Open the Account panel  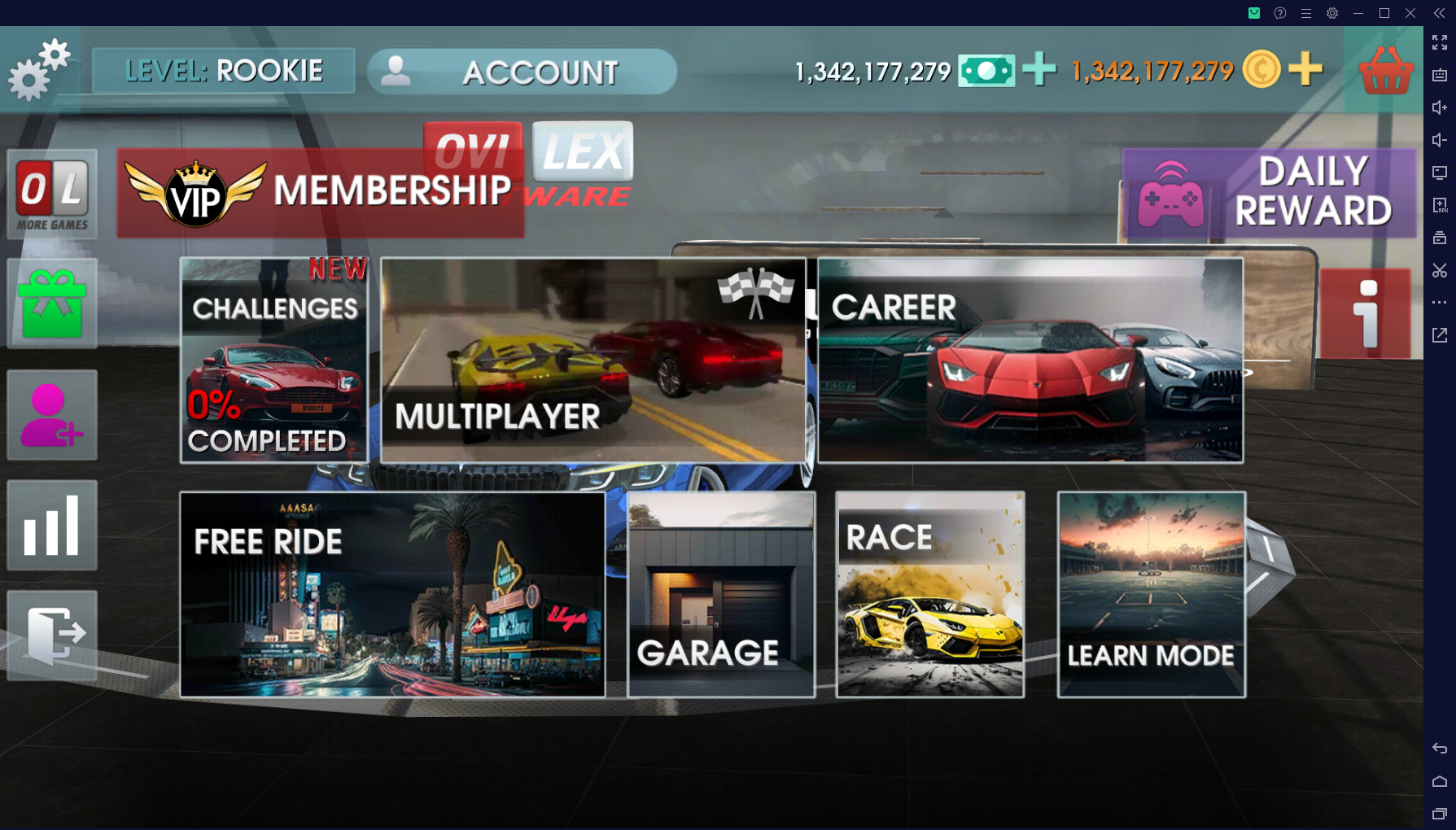[522, 72]
